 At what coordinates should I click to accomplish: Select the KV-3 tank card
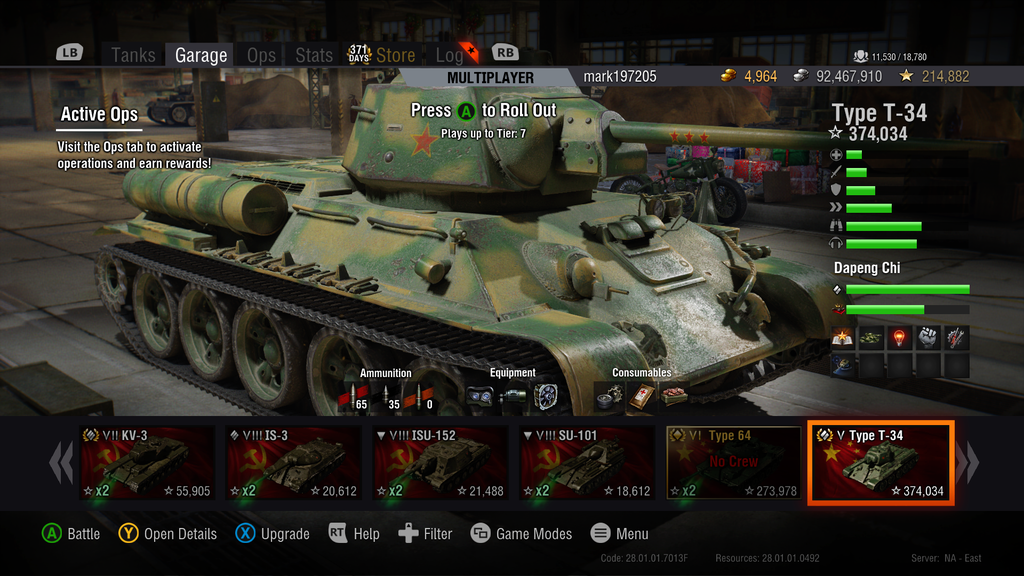pyautogui.click(x=148, y=463)
